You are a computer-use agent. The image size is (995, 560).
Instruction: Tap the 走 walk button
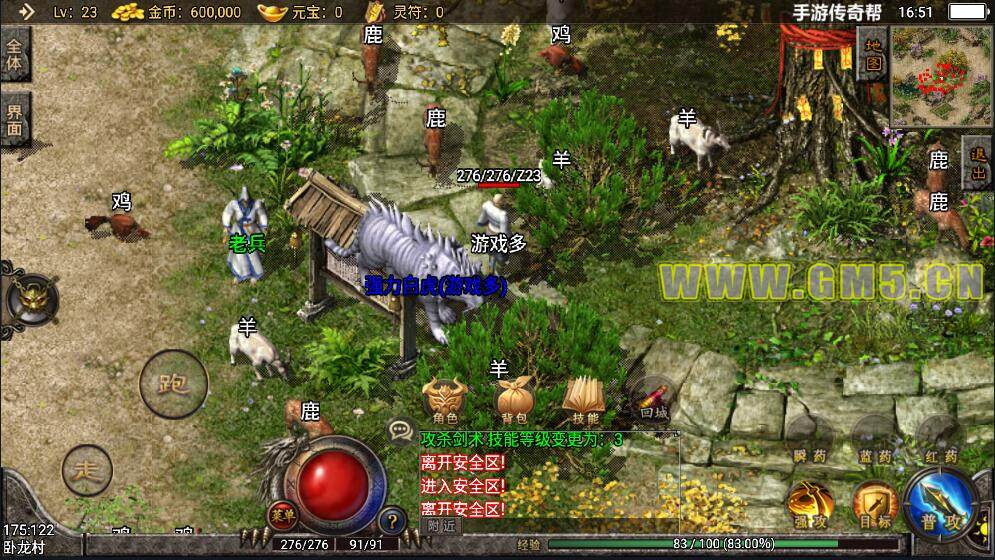(87, 469)
